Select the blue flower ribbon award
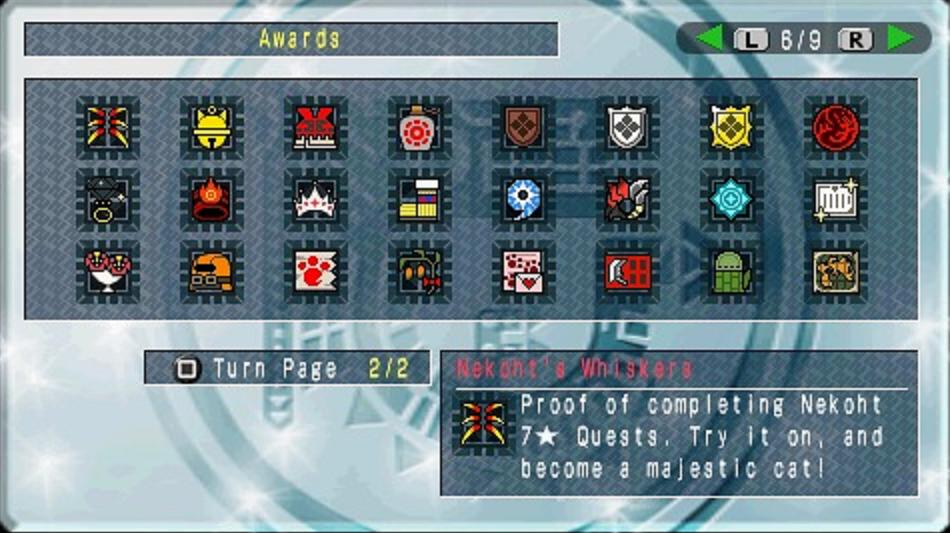 click(524, 200)
